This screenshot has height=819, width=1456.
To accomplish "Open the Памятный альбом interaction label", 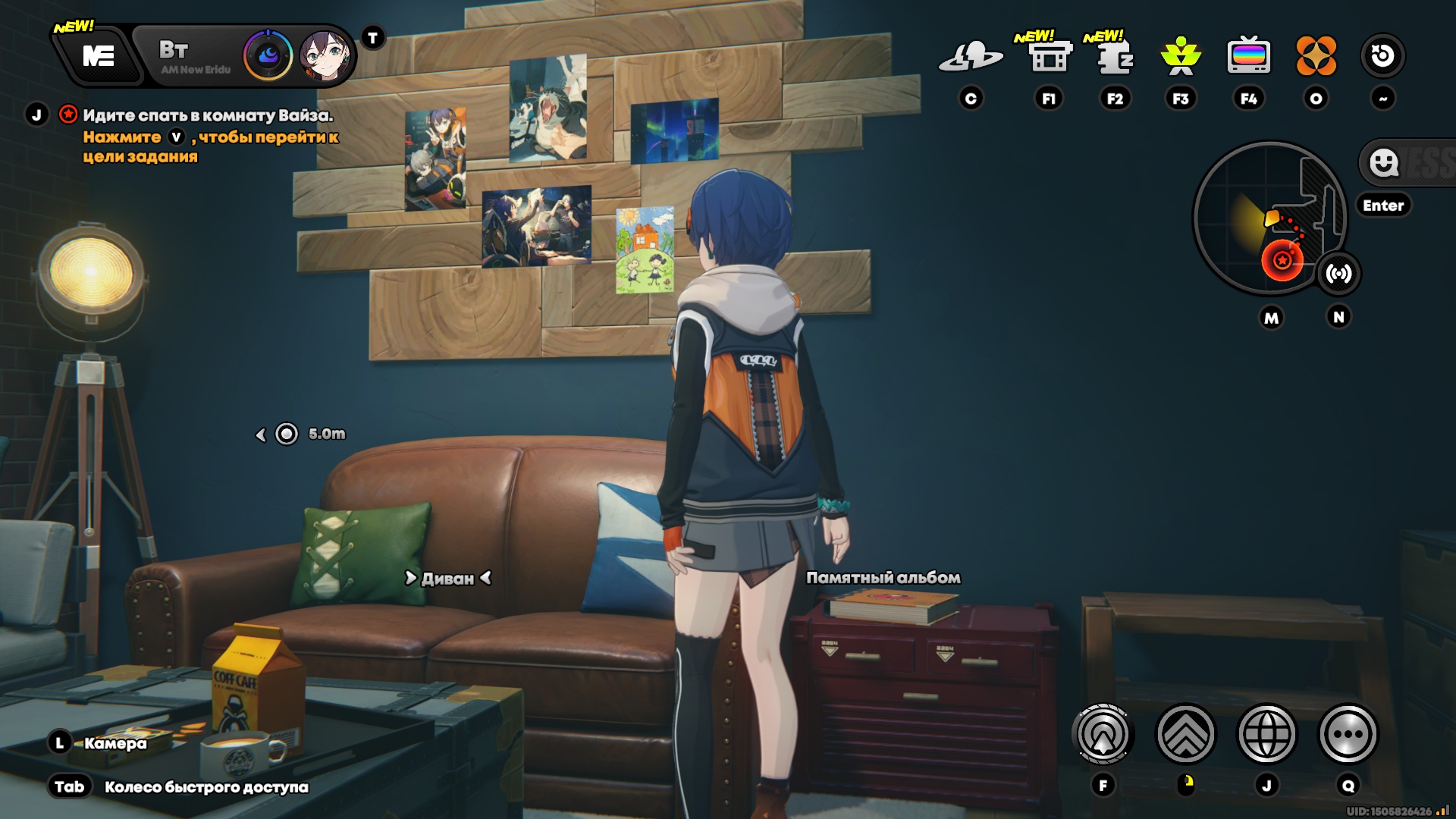I will 883,578.
